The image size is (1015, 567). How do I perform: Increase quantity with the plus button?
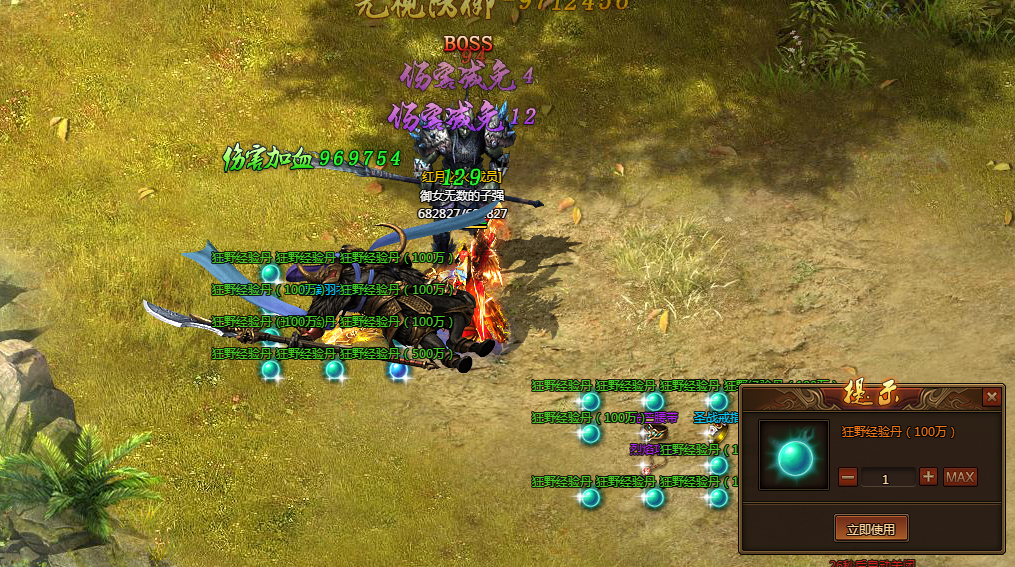(928, 477)
